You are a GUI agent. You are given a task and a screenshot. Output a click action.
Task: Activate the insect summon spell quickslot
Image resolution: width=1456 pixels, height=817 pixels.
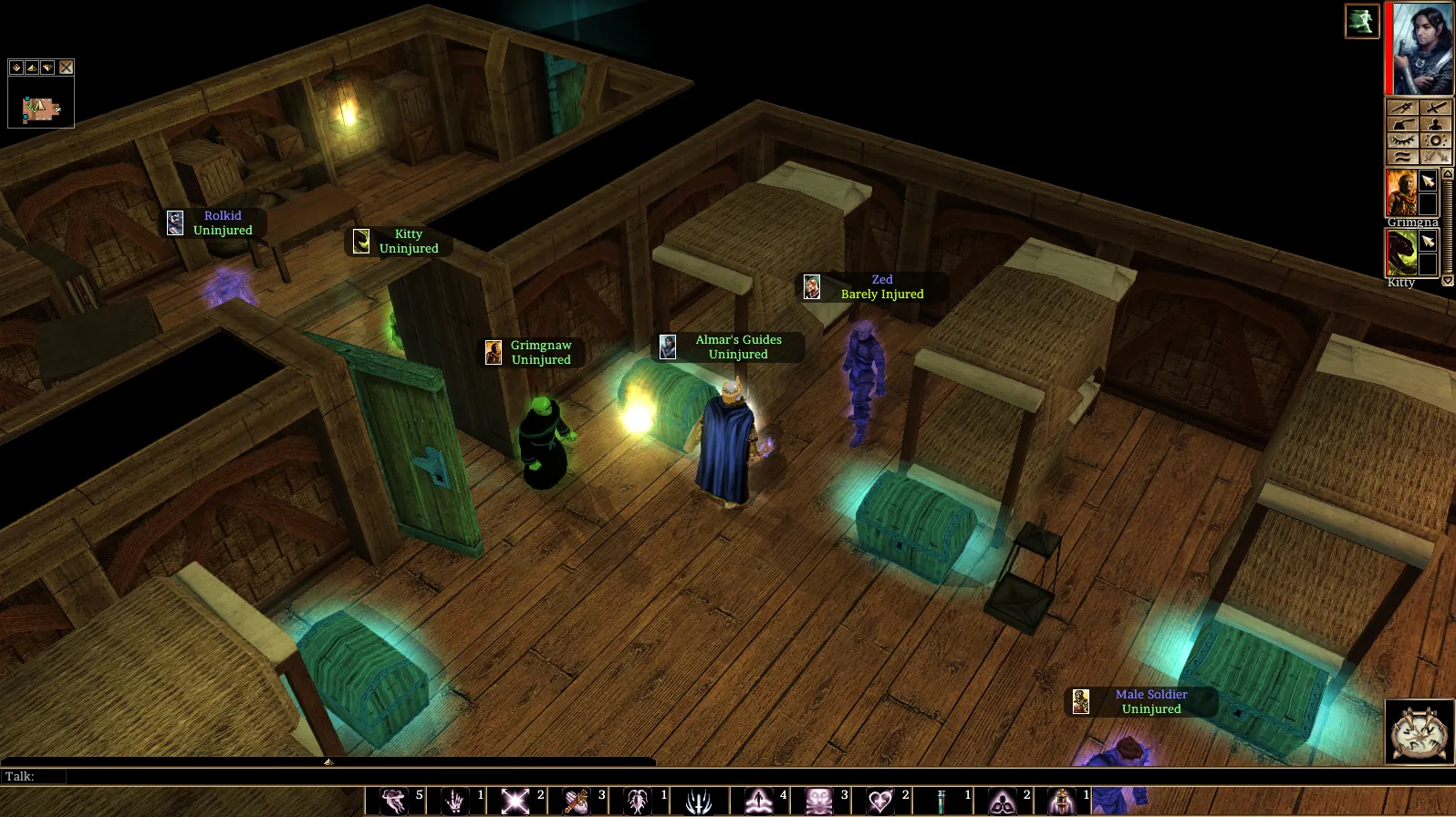pyautogui.click(x=638, y=801)
